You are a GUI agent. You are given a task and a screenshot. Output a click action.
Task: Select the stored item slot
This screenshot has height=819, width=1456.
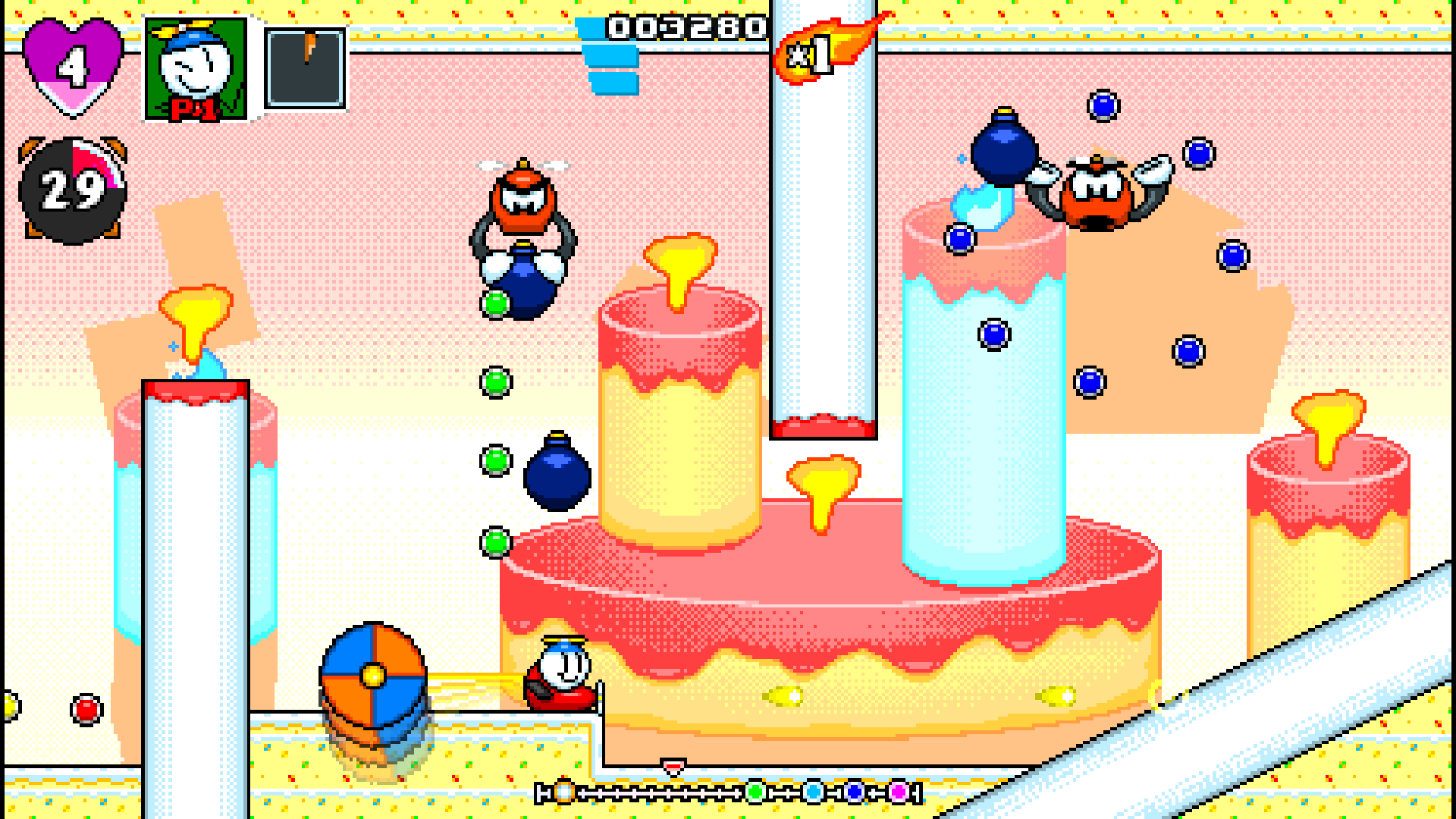pos(305,68)
